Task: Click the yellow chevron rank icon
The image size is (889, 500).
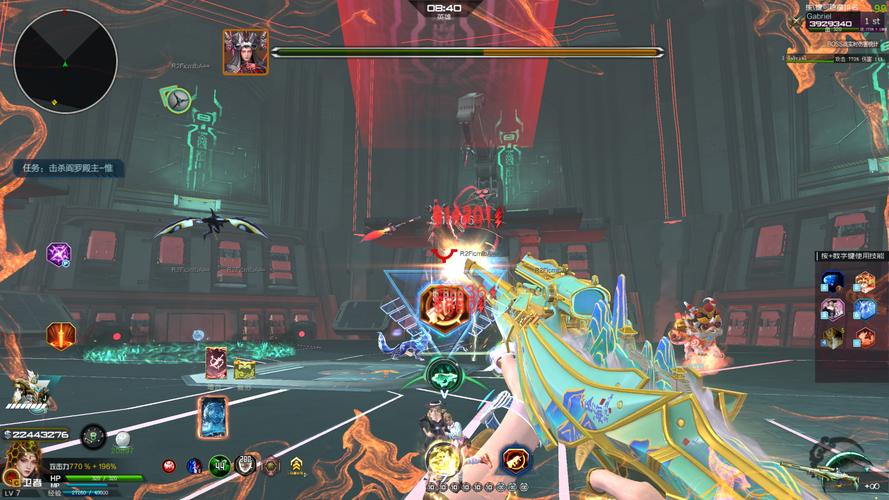Action: [297, 464]
